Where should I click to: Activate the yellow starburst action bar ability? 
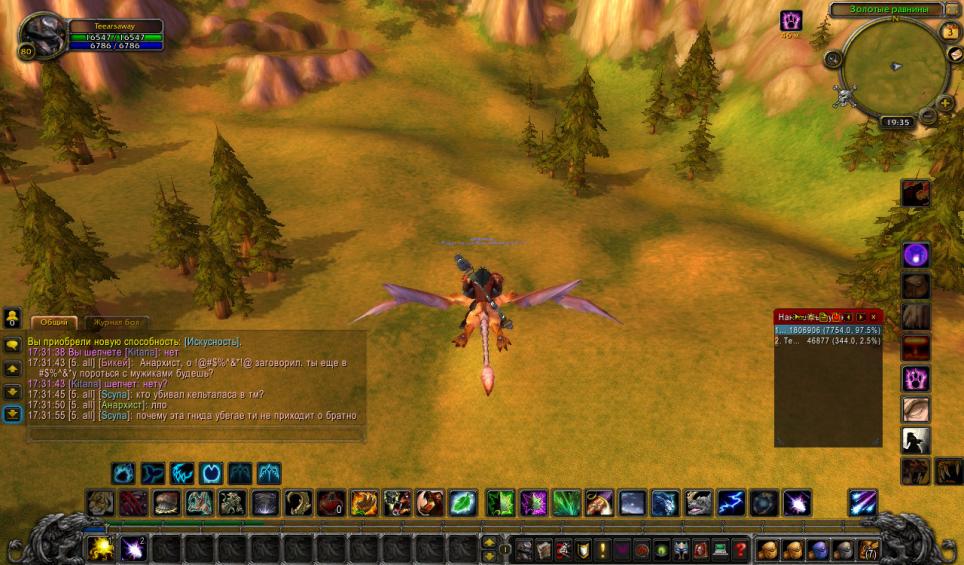tap(100, 548)
